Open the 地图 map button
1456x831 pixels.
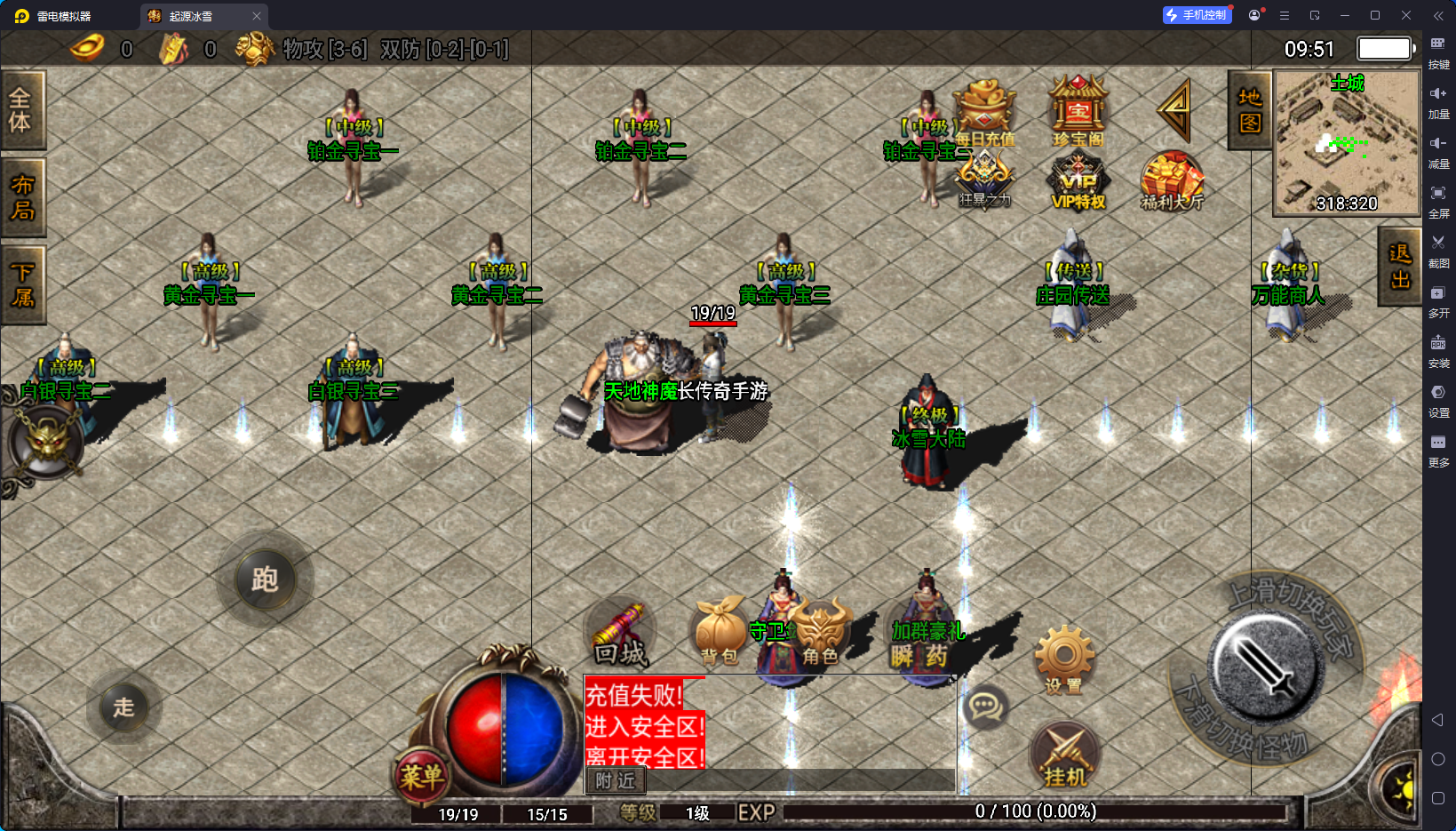click(x=1250, y=110)
